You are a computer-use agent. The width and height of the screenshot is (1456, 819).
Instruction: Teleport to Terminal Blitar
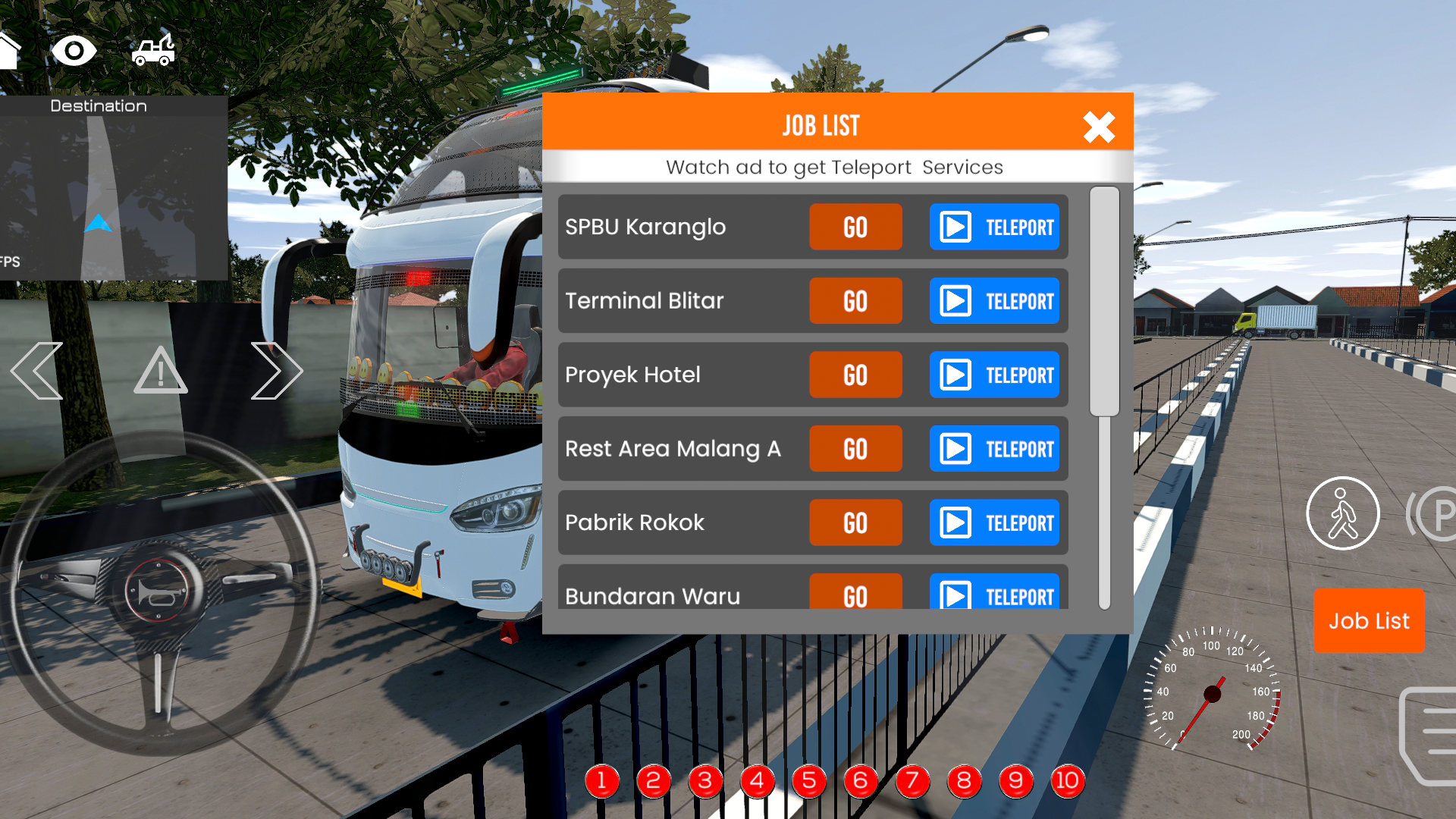click(994, 301)
